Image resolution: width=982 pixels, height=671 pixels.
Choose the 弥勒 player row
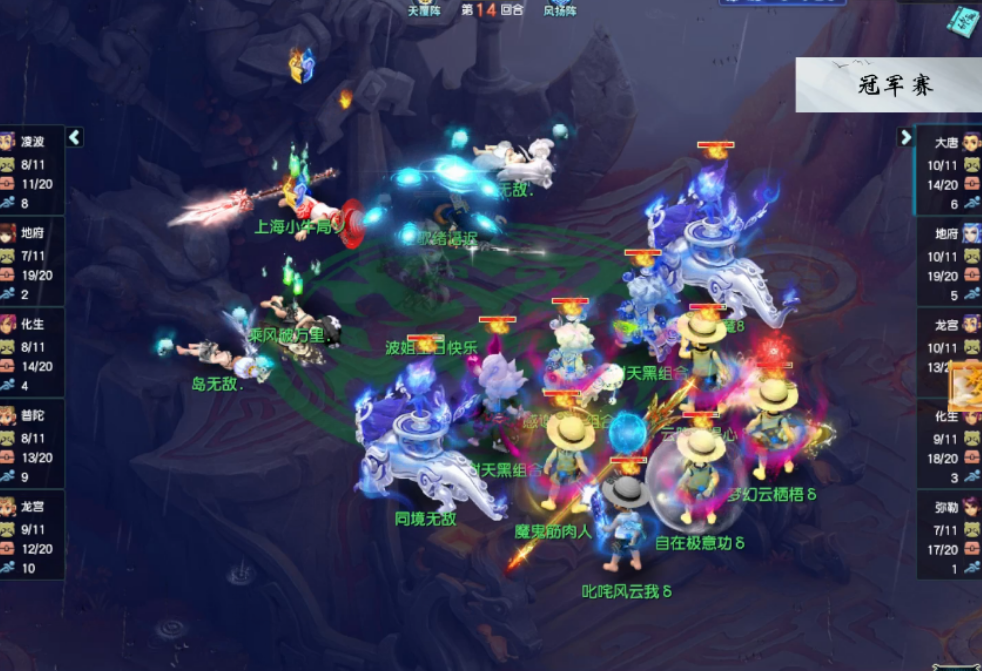click(948, 535)
